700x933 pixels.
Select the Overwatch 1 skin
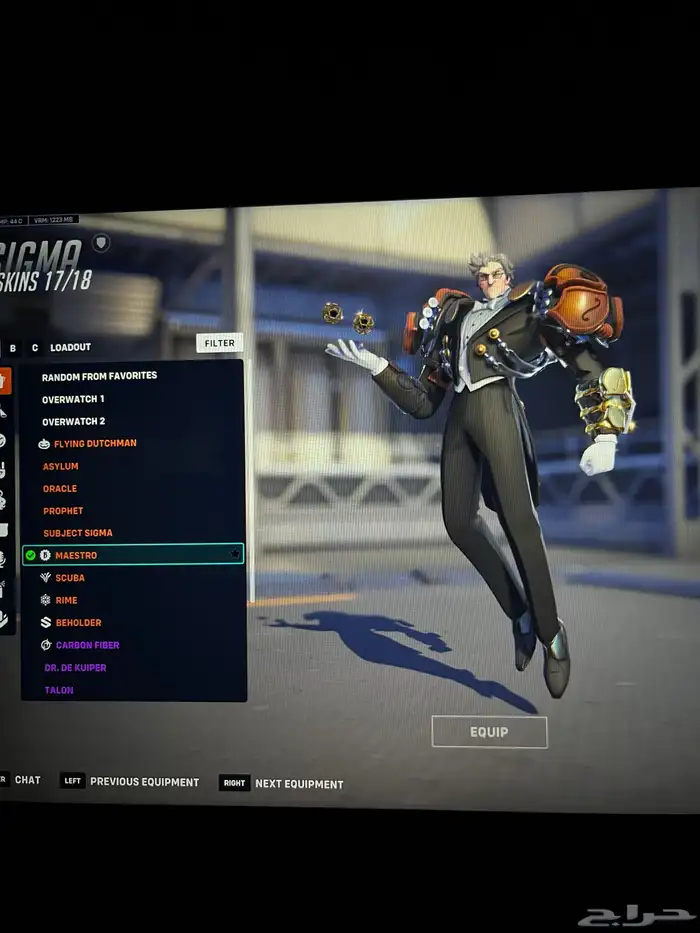73,399
